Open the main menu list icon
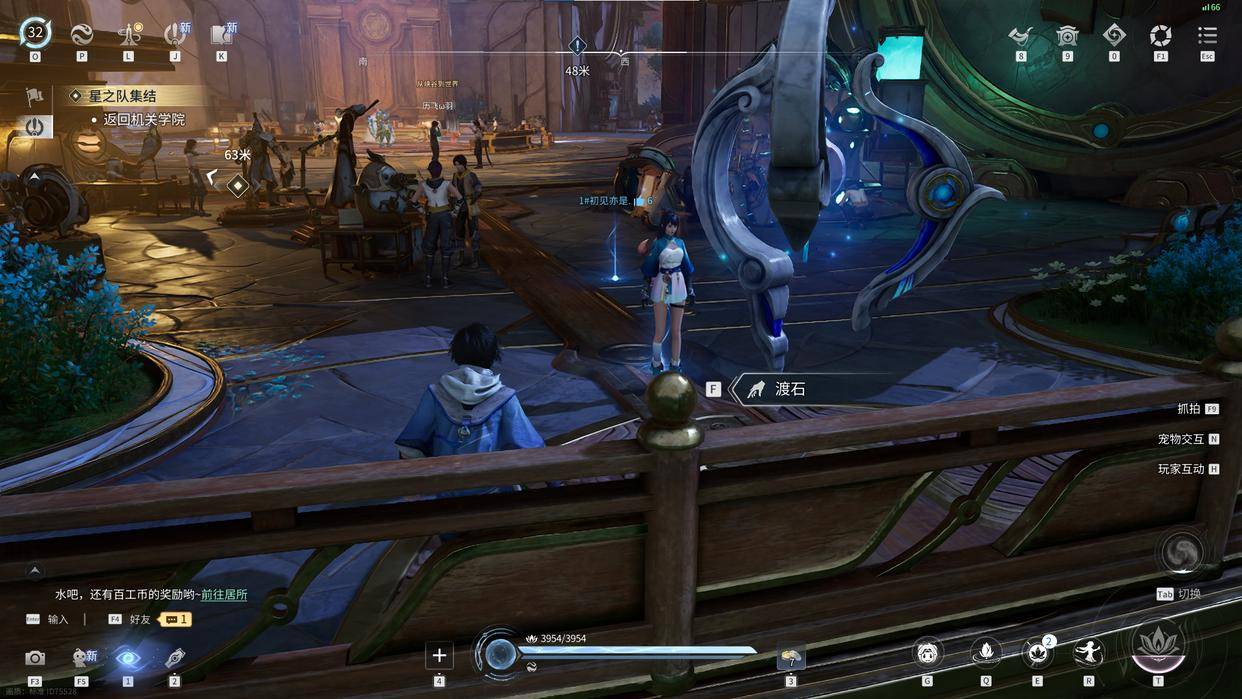The height and width of the screenshot is (699, 1242). coord(1207,36)
